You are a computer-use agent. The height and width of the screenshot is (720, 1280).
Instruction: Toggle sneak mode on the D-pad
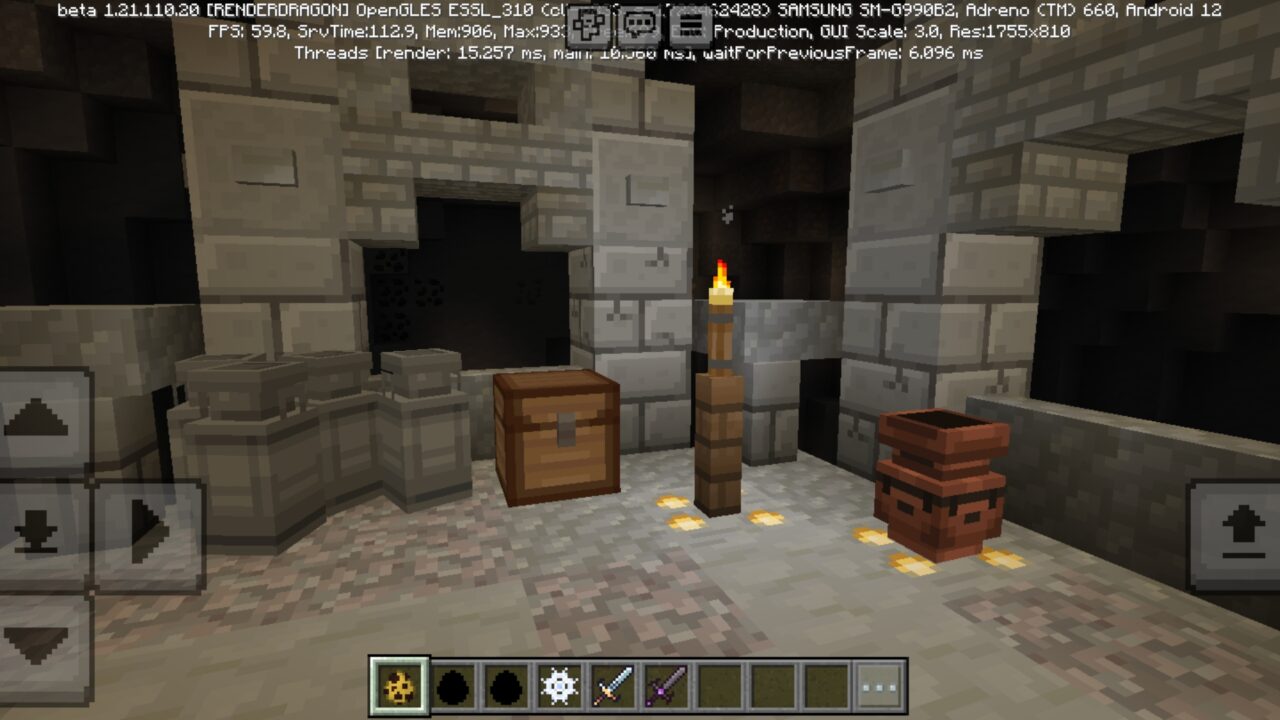coord(37,529)
